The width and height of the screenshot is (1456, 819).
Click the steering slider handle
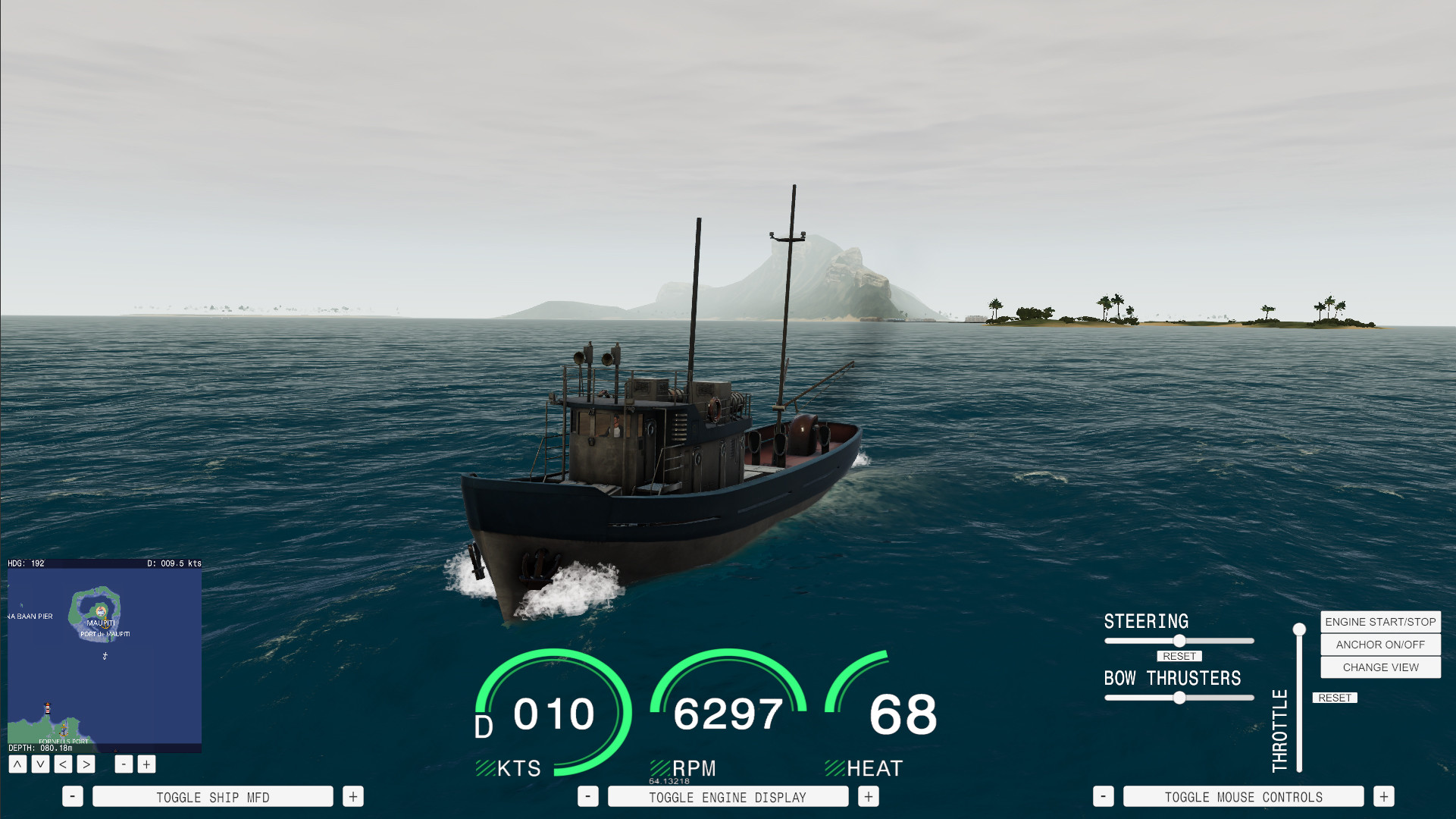pyautogui.click(x=1179, y=640)
